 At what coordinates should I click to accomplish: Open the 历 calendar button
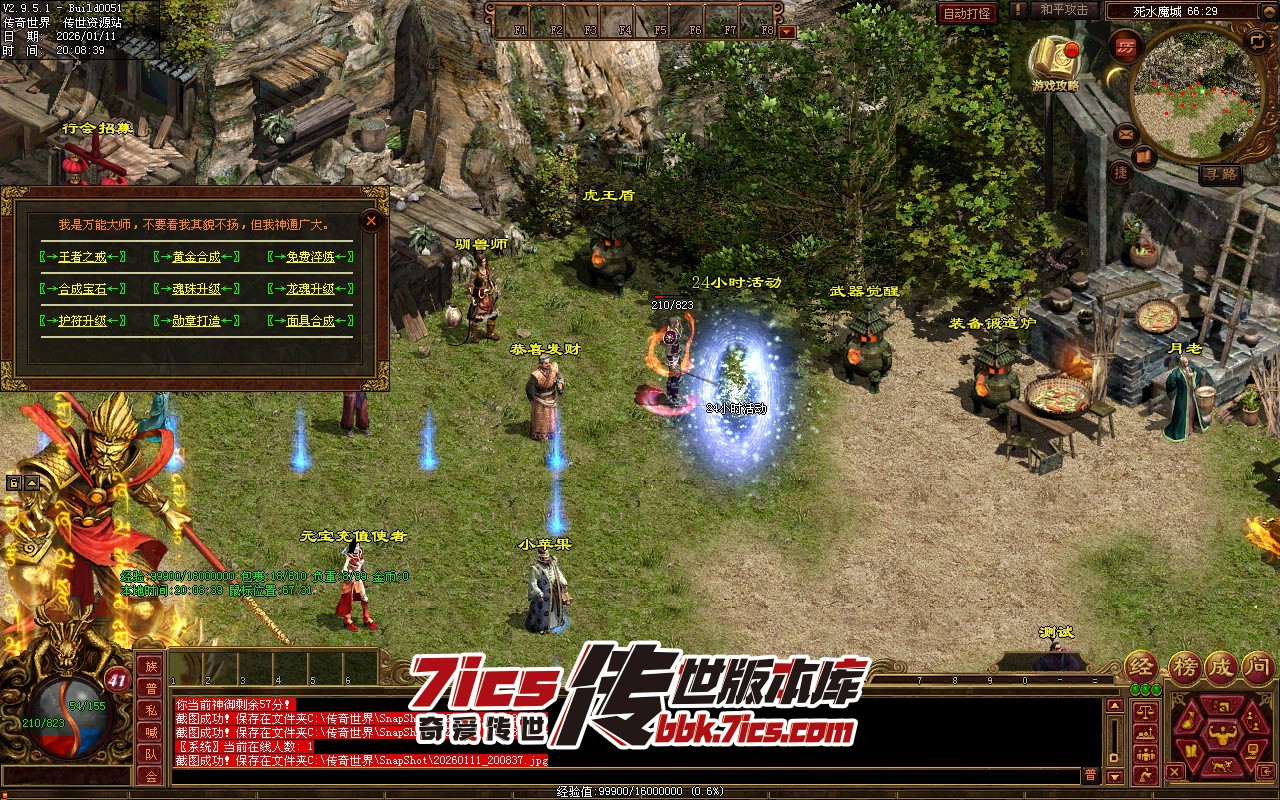(1127, 47)
